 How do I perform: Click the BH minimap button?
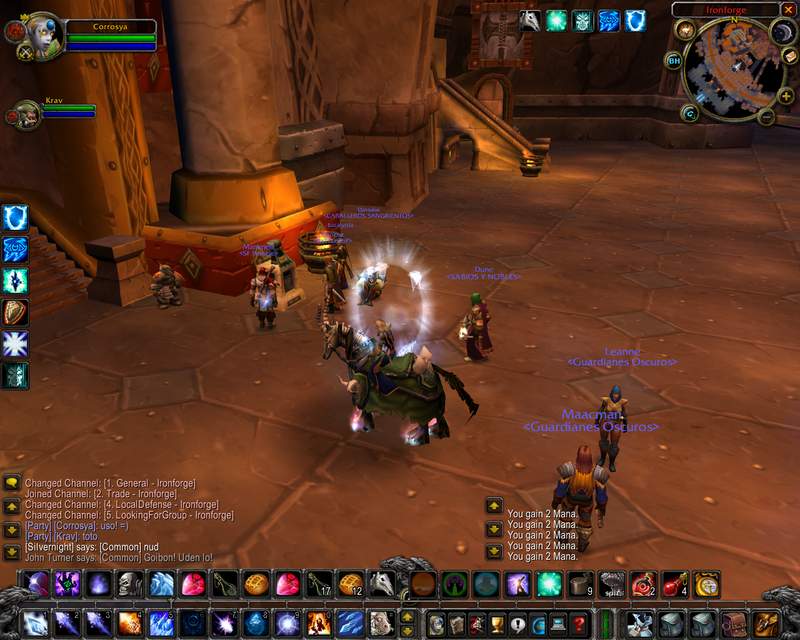pyautogui.click(x=674, y=60)
